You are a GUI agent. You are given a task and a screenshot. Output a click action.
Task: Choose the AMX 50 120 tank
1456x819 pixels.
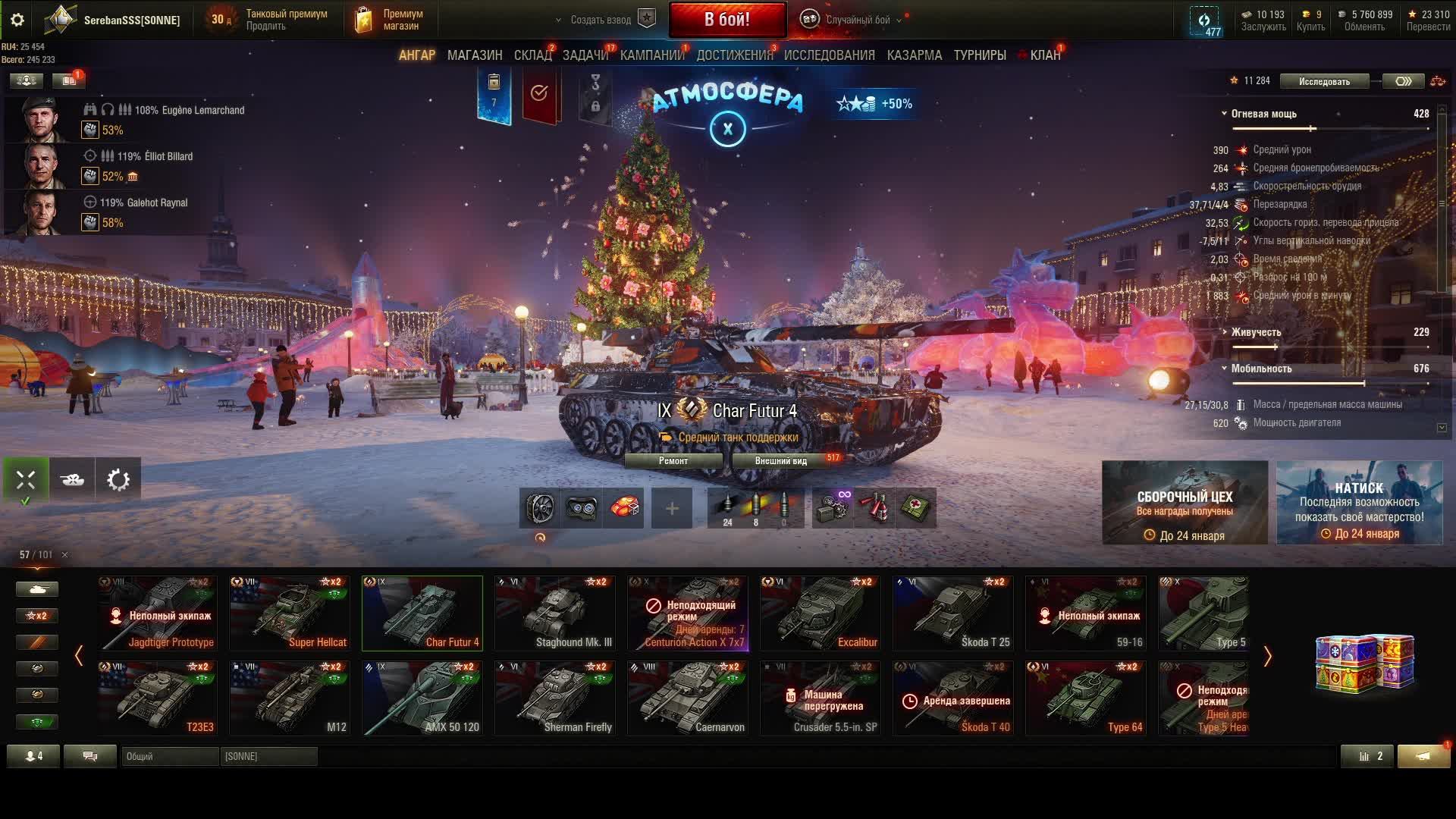422,698
